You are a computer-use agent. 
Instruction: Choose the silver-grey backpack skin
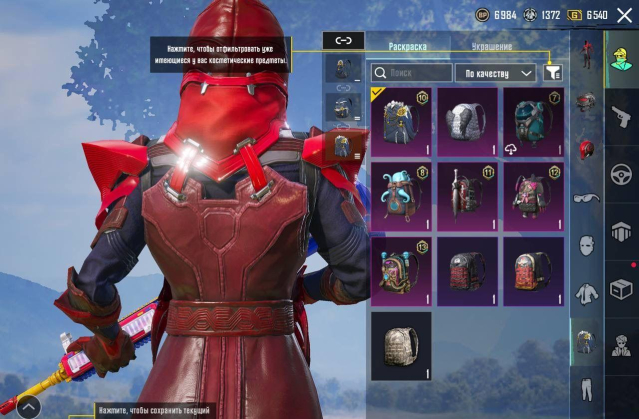coord(467,122)
